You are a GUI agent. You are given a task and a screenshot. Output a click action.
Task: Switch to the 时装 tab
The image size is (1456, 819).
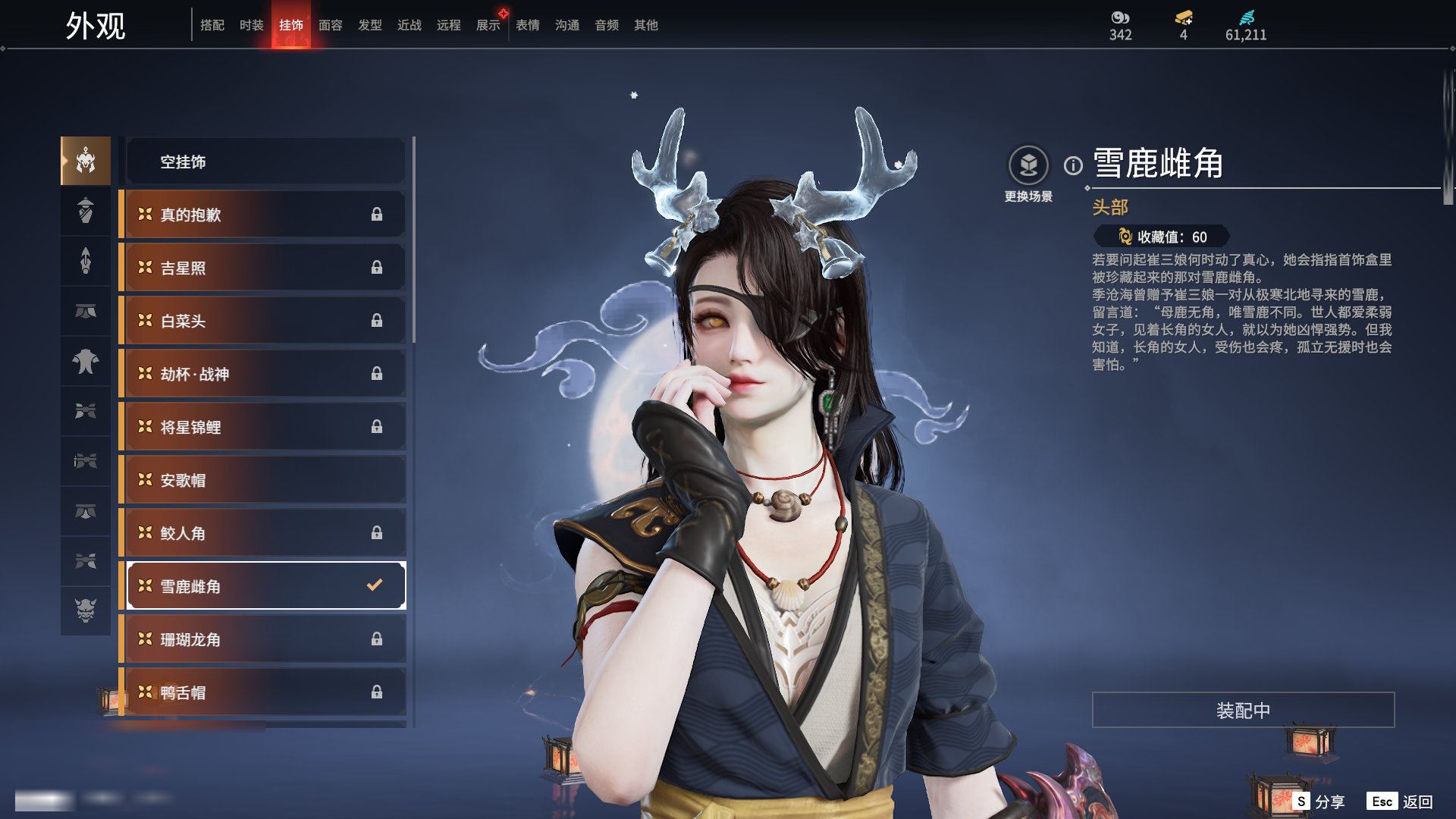251,25
